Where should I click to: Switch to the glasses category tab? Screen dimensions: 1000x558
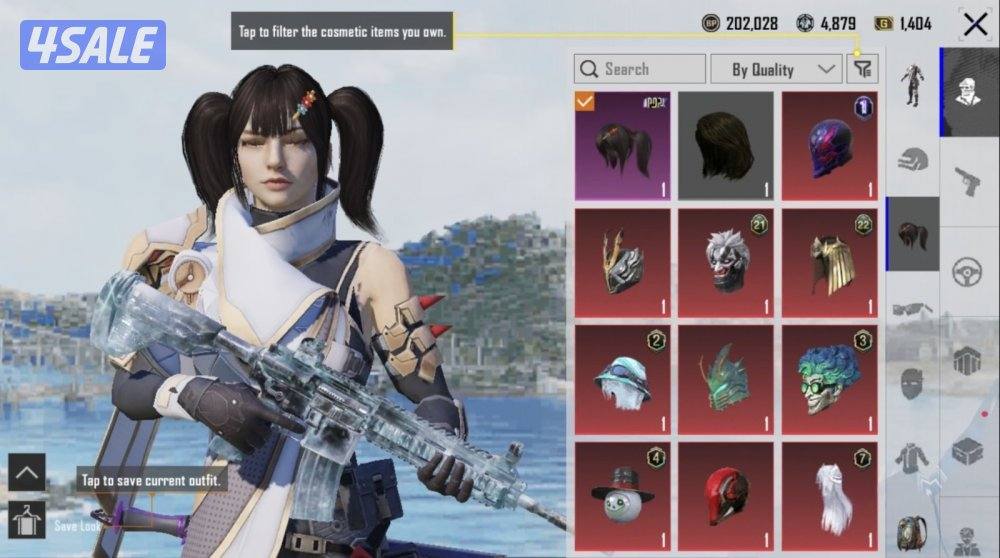pyautogui.click(x=912, y=308)
